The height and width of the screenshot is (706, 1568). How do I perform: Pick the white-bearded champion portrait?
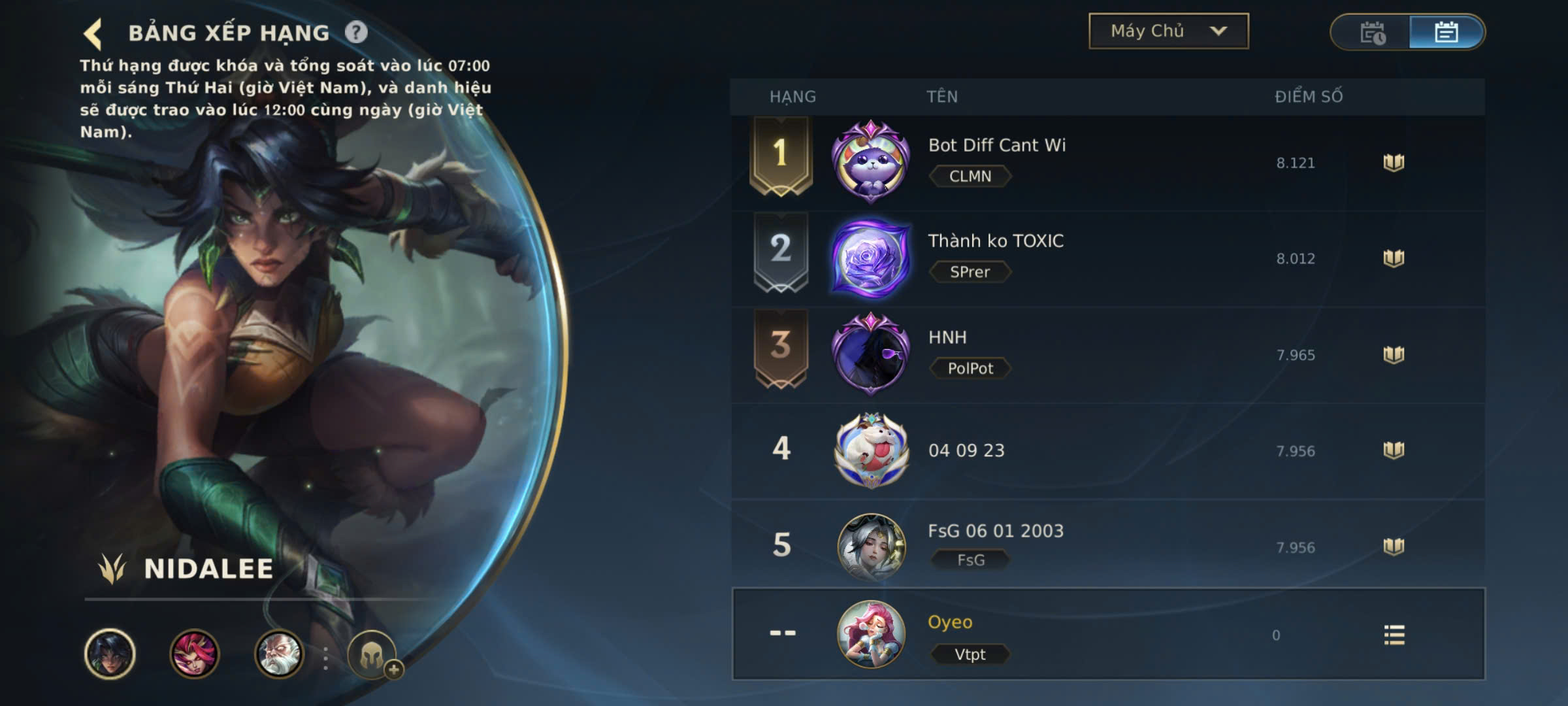pyautogui.click(x=279, y=653)
